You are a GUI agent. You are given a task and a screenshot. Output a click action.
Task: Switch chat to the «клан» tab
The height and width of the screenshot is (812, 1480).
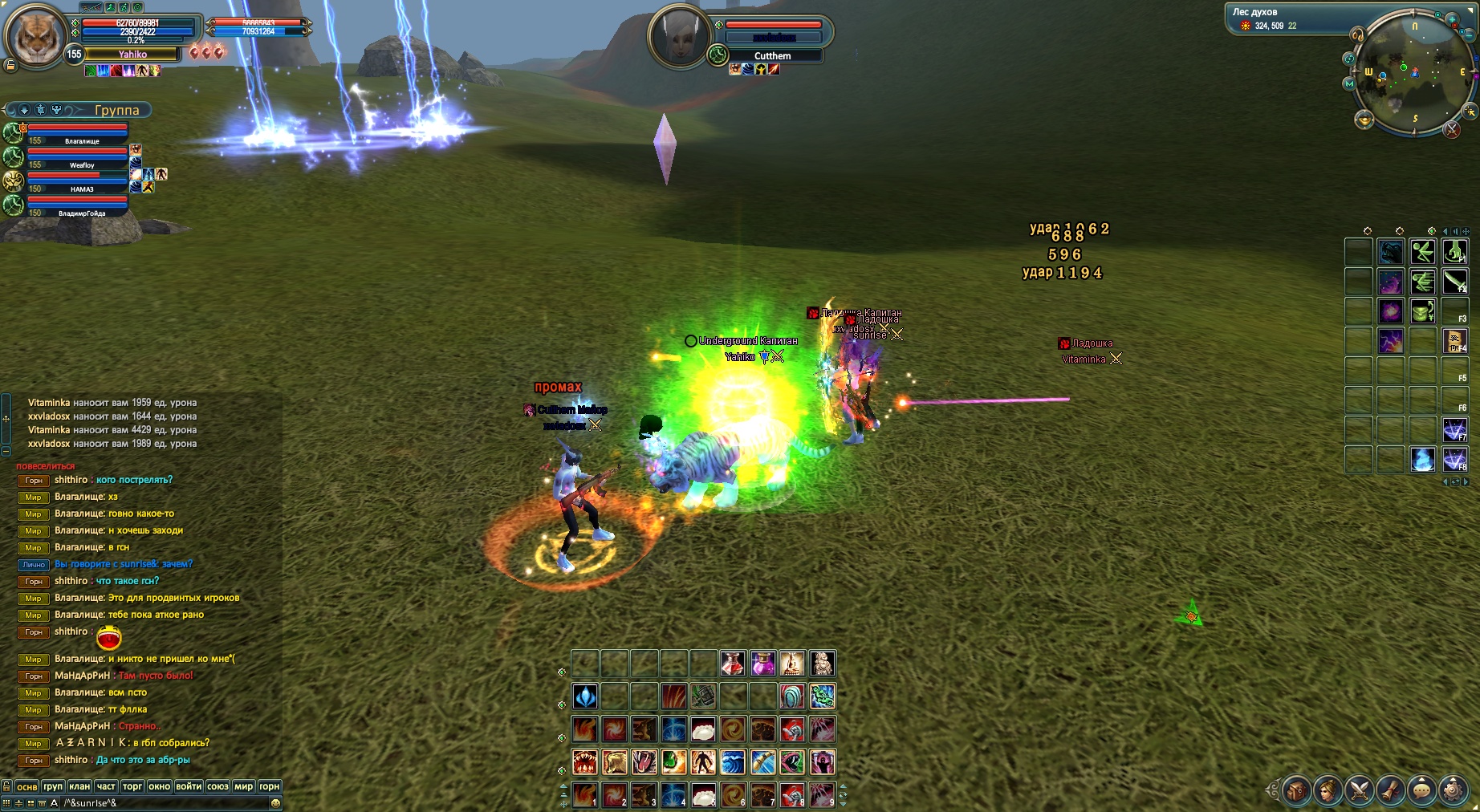79,786
